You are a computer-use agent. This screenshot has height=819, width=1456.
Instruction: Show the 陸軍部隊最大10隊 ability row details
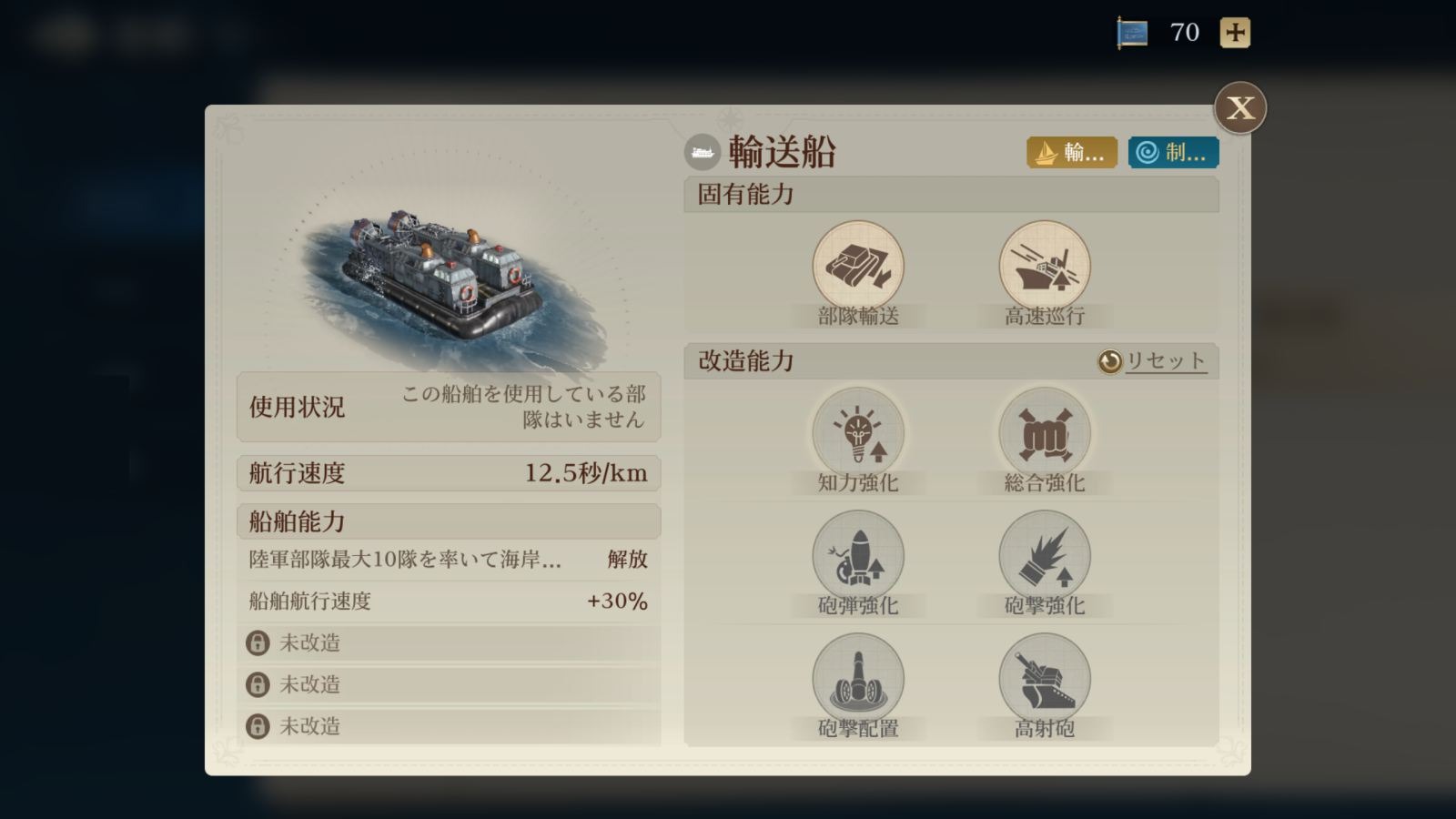448,559
